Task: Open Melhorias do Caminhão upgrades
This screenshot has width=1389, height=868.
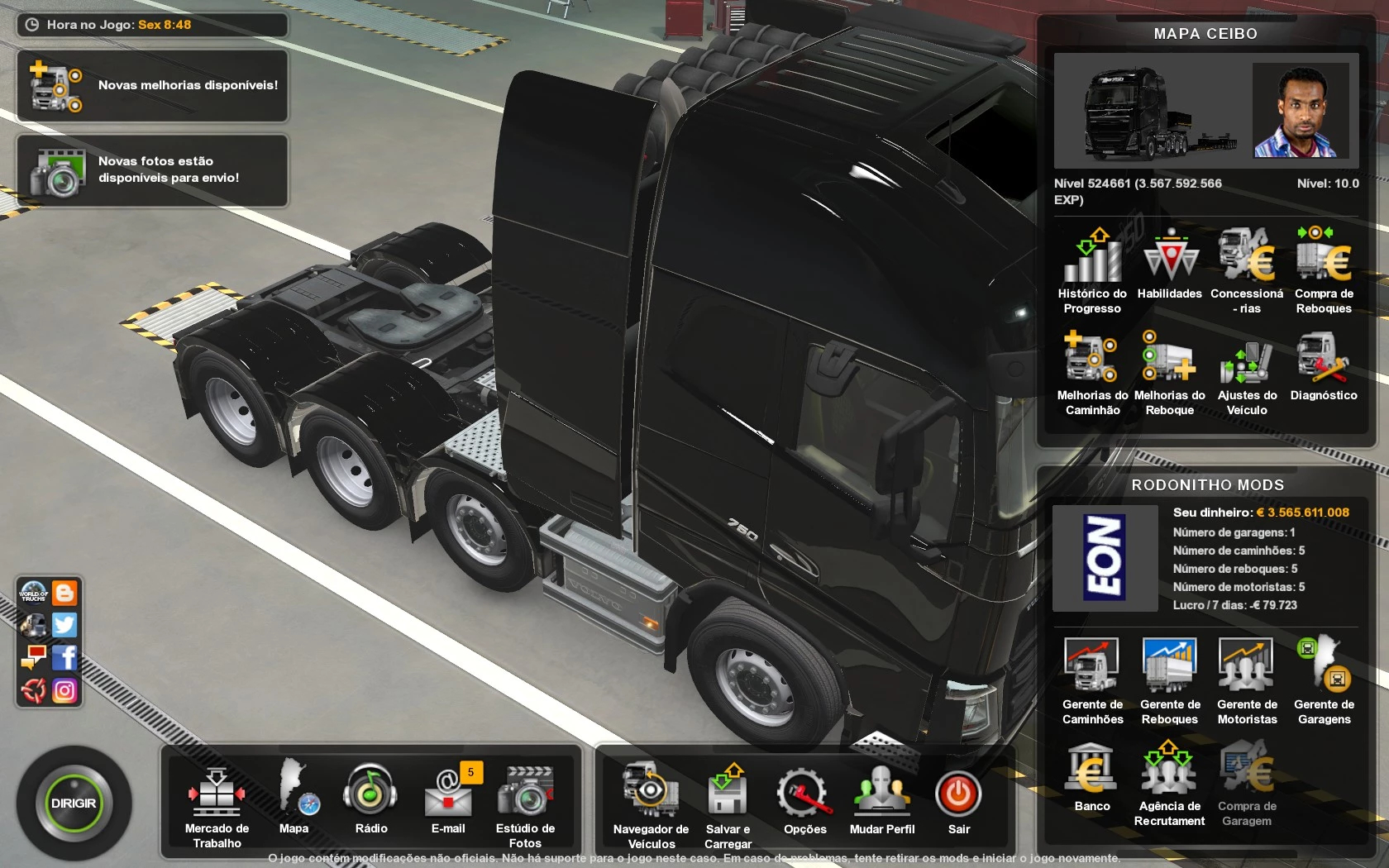Action: point(1092,372)
